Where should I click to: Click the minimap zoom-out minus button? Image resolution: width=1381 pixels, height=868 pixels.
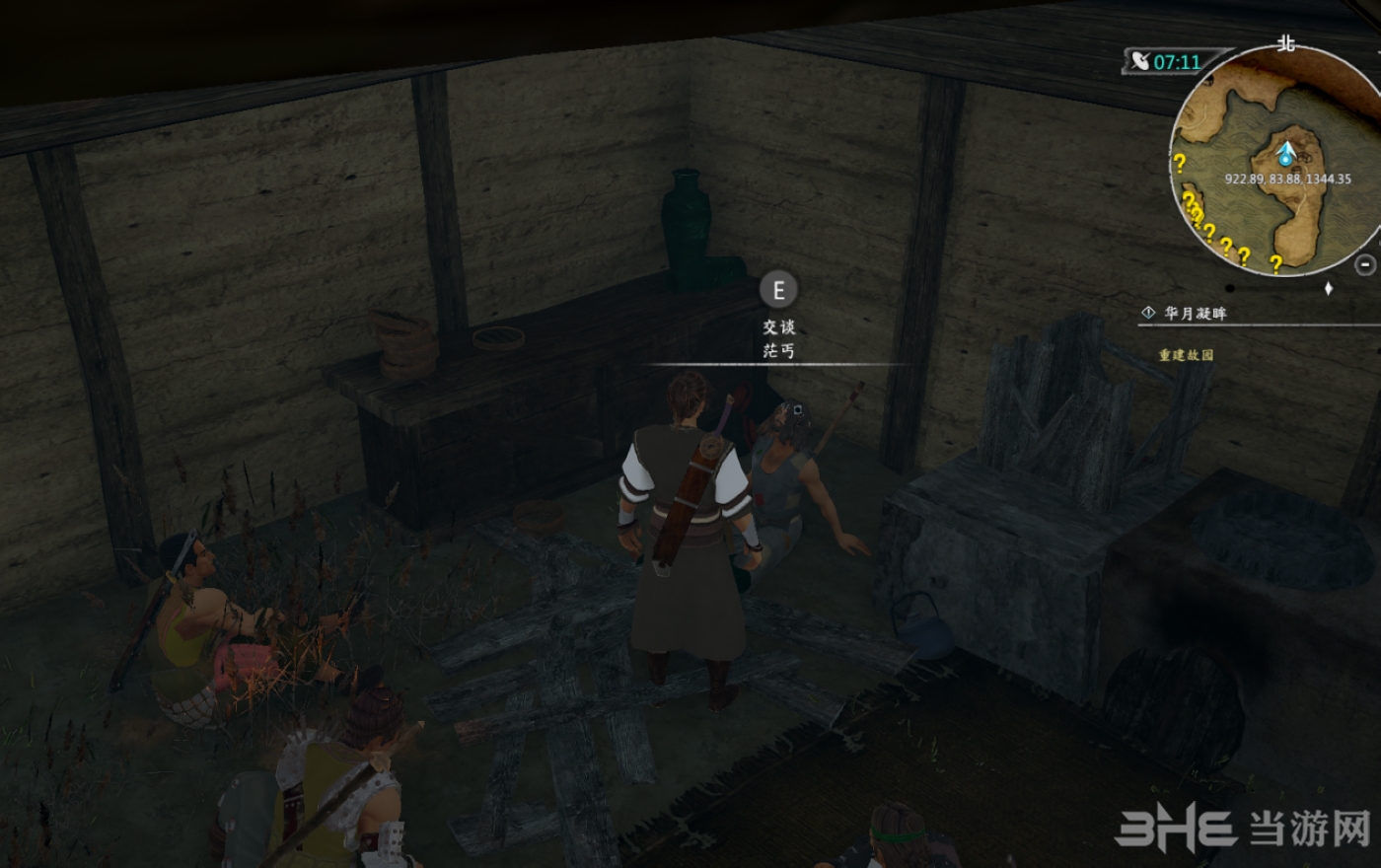click(x=1365, y=264)
